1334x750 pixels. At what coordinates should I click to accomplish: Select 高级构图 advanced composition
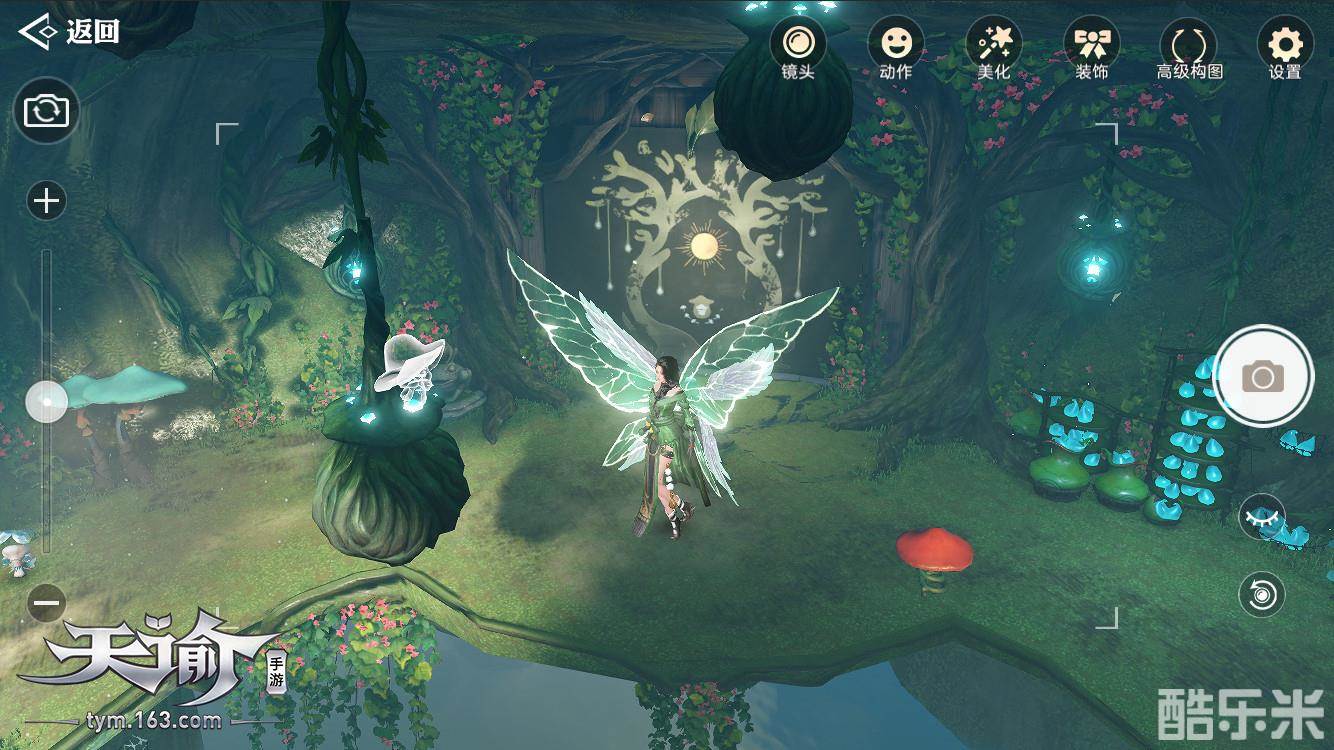pos(1189,47)
